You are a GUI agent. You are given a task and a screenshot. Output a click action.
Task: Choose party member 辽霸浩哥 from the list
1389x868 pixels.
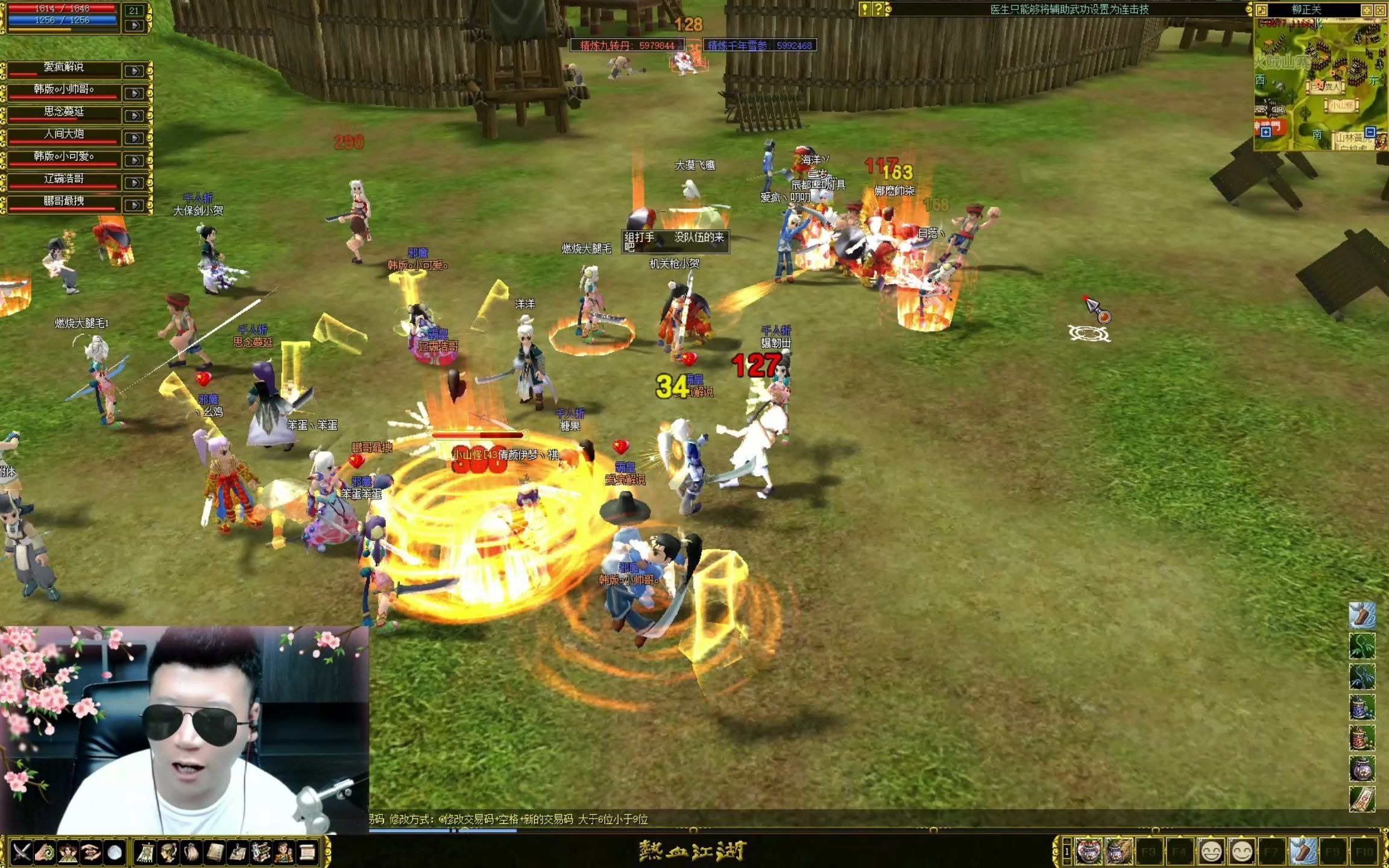coord(63,179)
